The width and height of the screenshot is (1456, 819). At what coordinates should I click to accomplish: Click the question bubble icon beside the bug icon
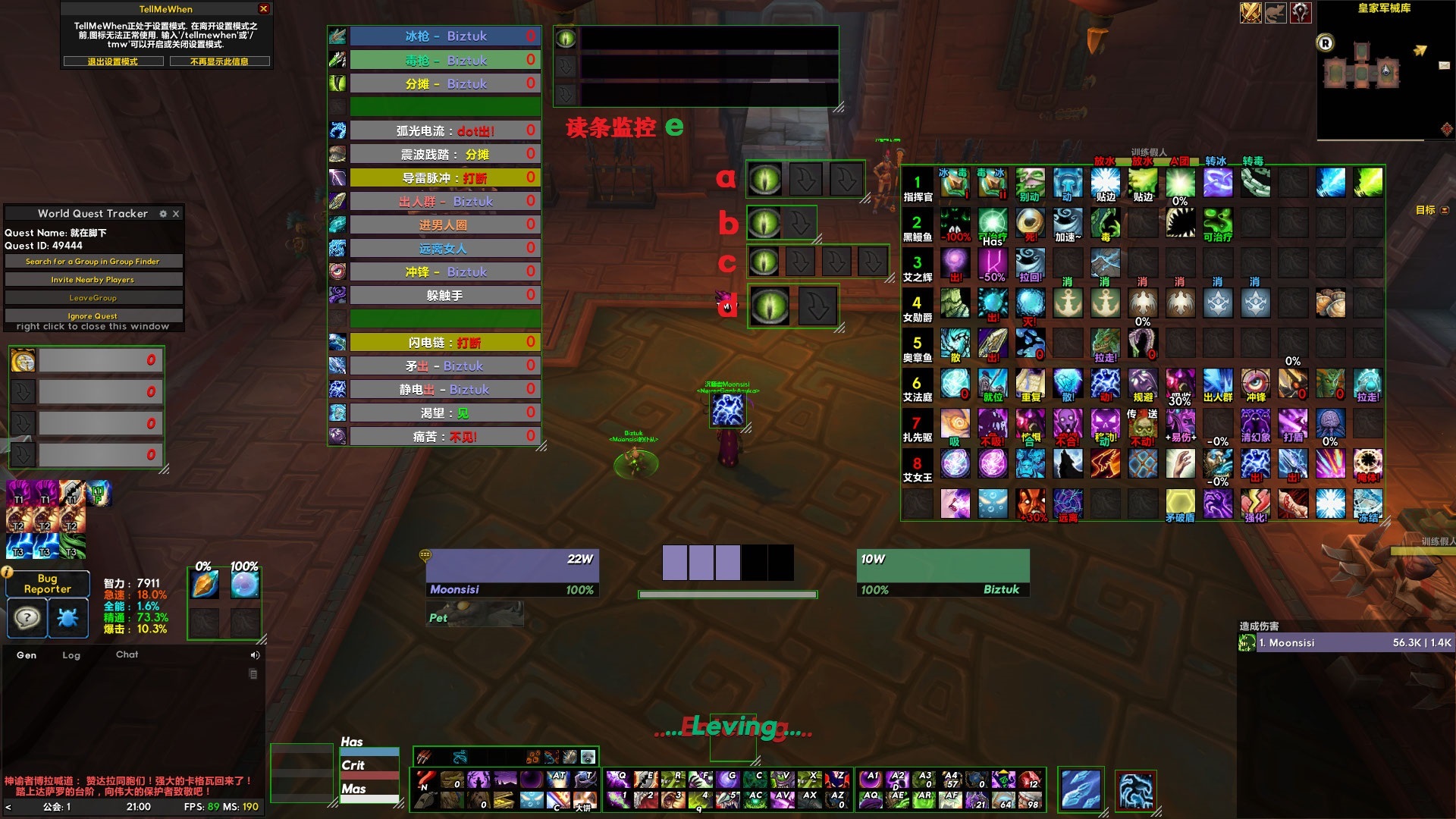pos(27,618)
